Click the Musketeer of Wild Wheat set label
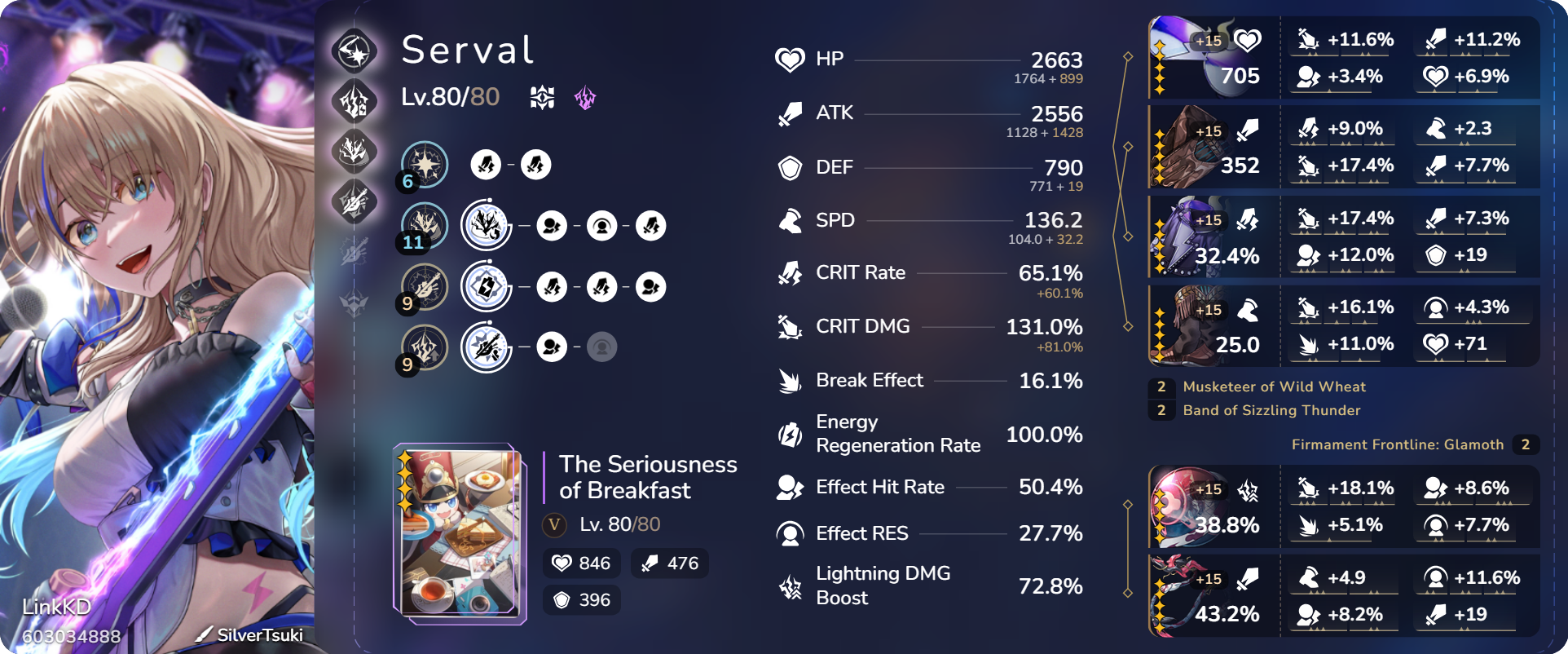 1275,387
